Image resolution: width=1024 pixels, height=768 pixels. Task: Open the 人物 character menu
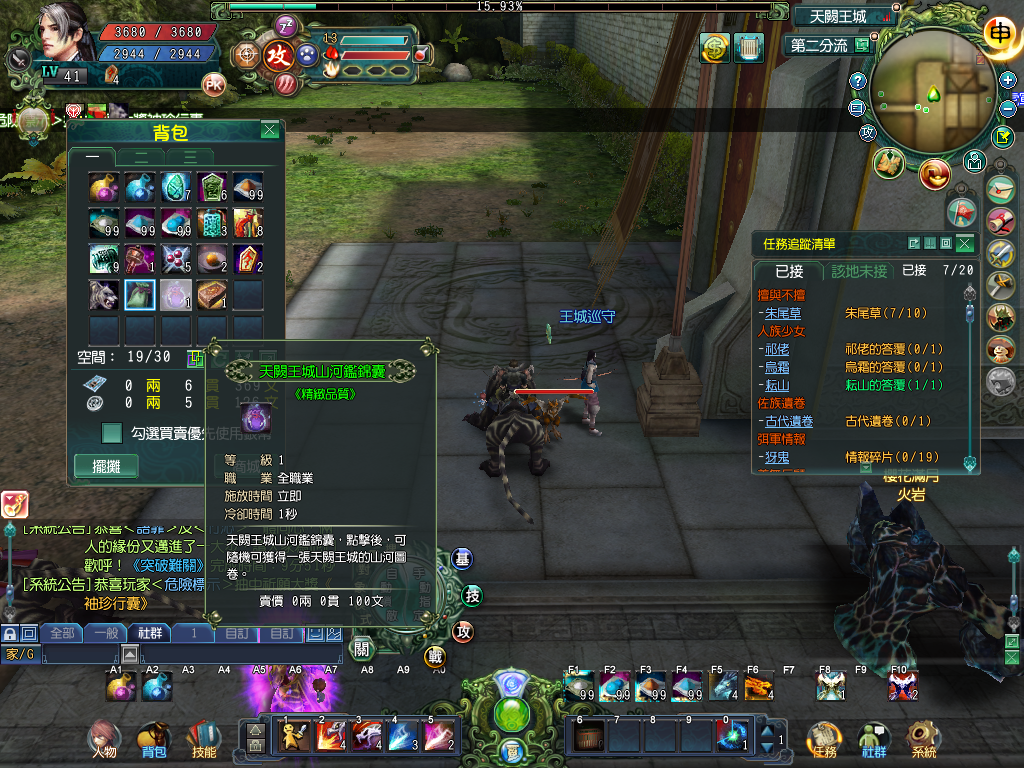(103, 739)
